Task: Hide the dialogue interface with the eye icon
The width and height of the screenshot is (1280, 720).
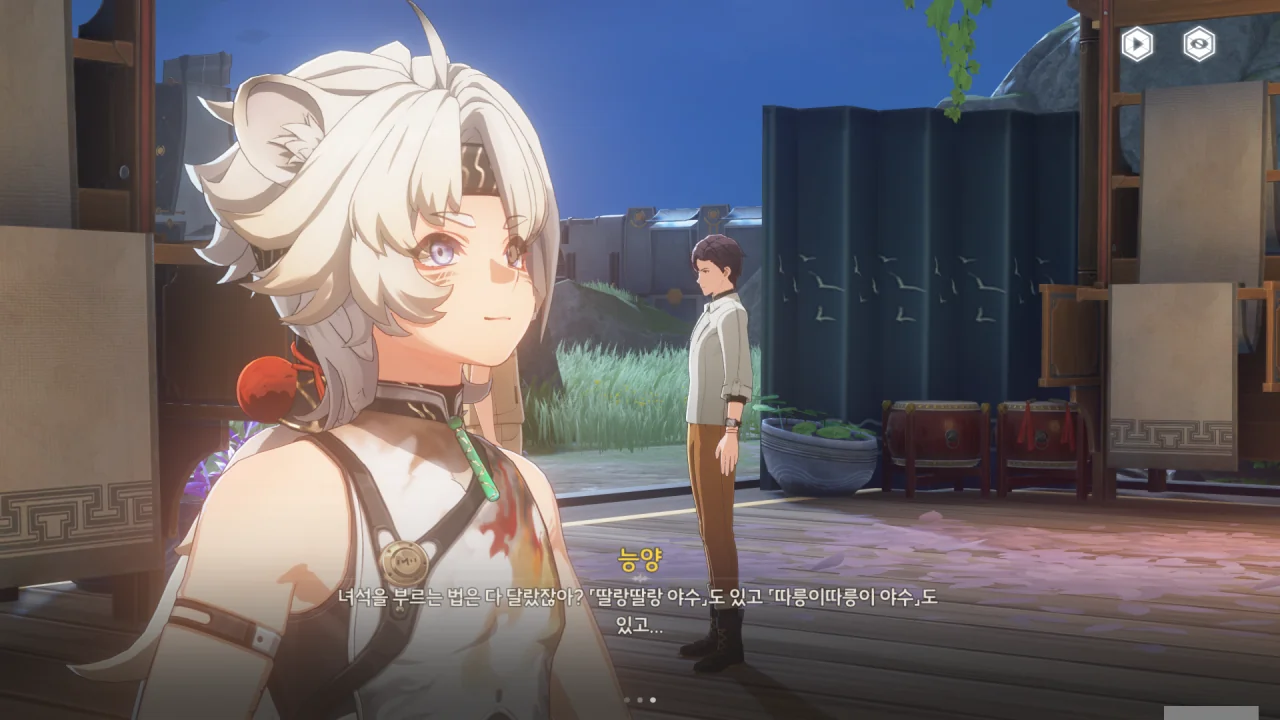Action: (x=1199, y=44)
